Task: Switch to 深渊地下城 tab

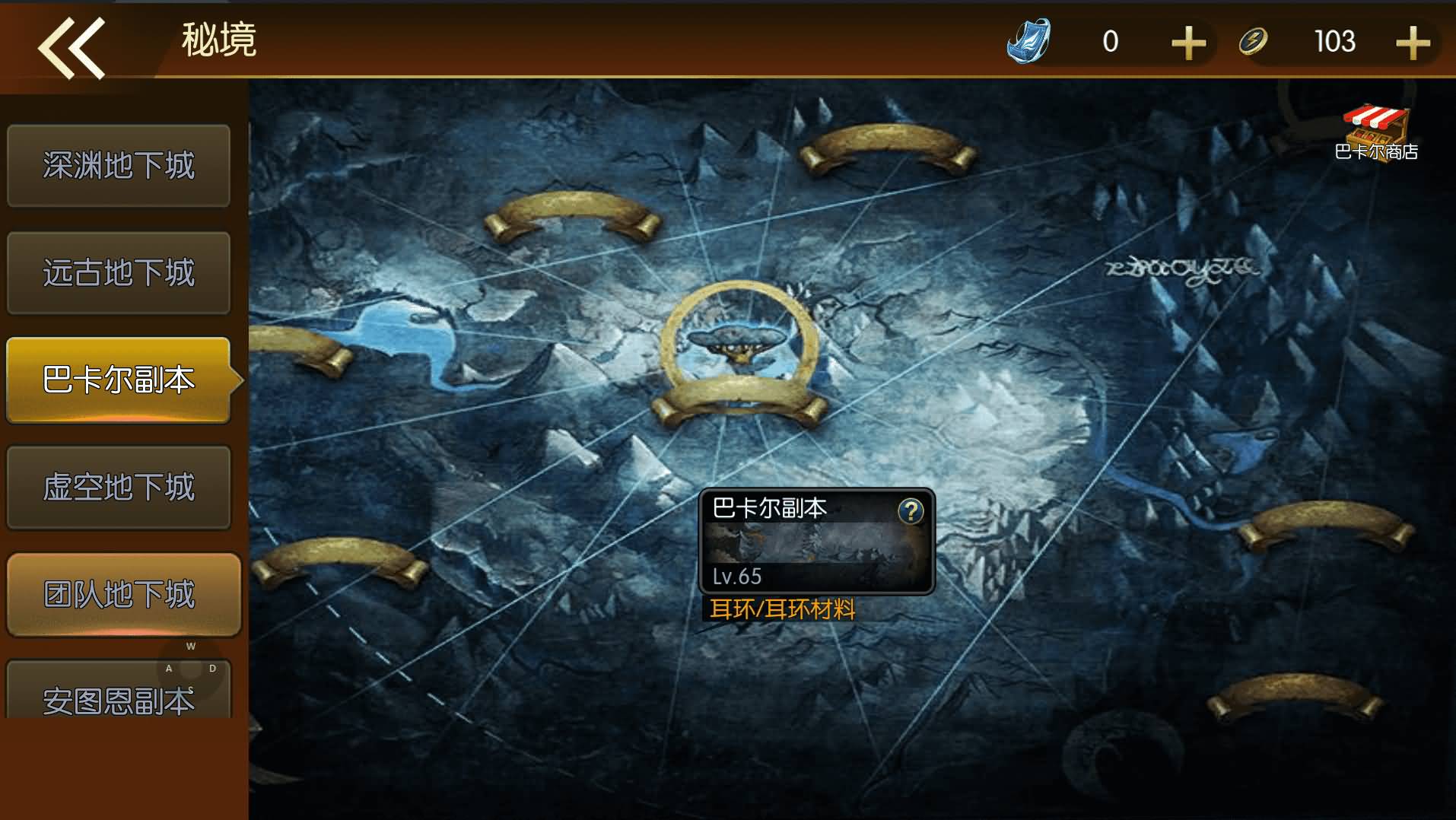Action: pyautogui.click(x=119, y=166)
